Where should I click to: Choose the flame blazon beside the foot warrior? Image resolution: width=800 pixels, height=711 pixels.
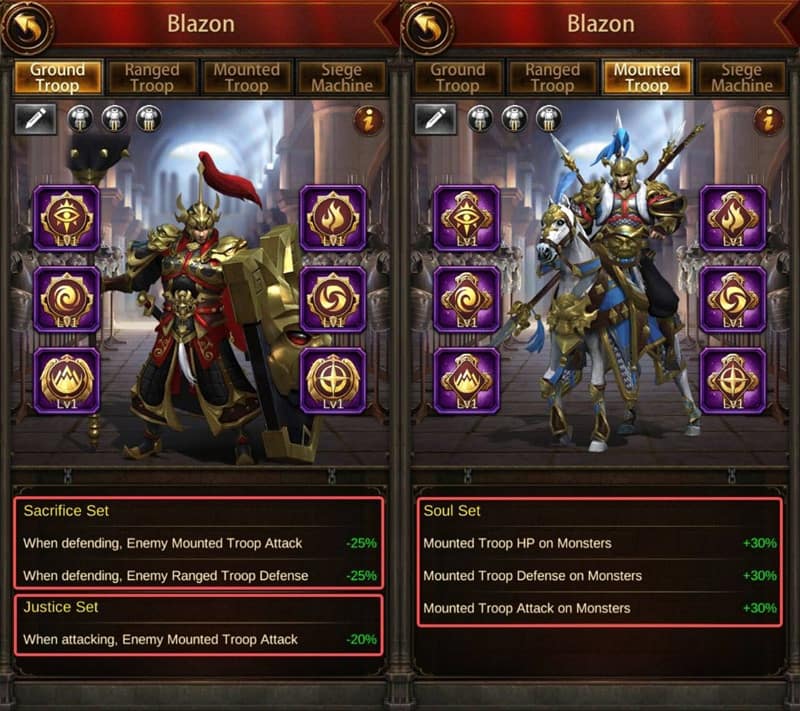click(x=333, y=217)
